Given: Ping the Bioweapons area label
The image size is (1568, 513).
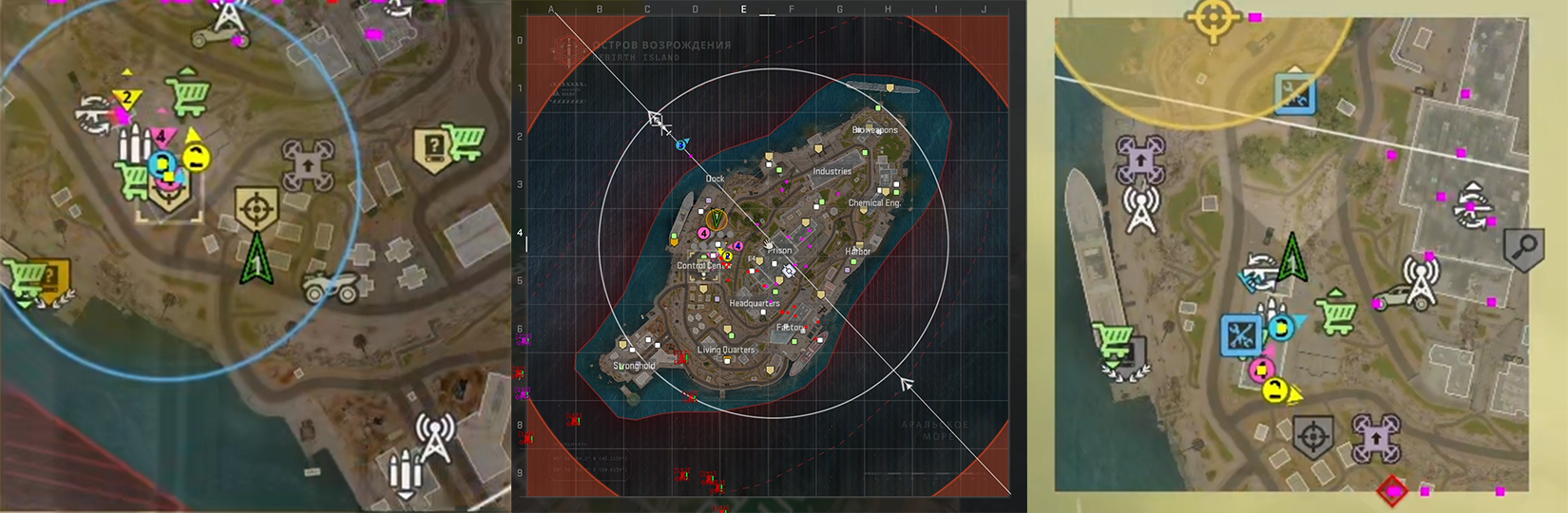Looking at the screenshot, I should tap(874, 130).
